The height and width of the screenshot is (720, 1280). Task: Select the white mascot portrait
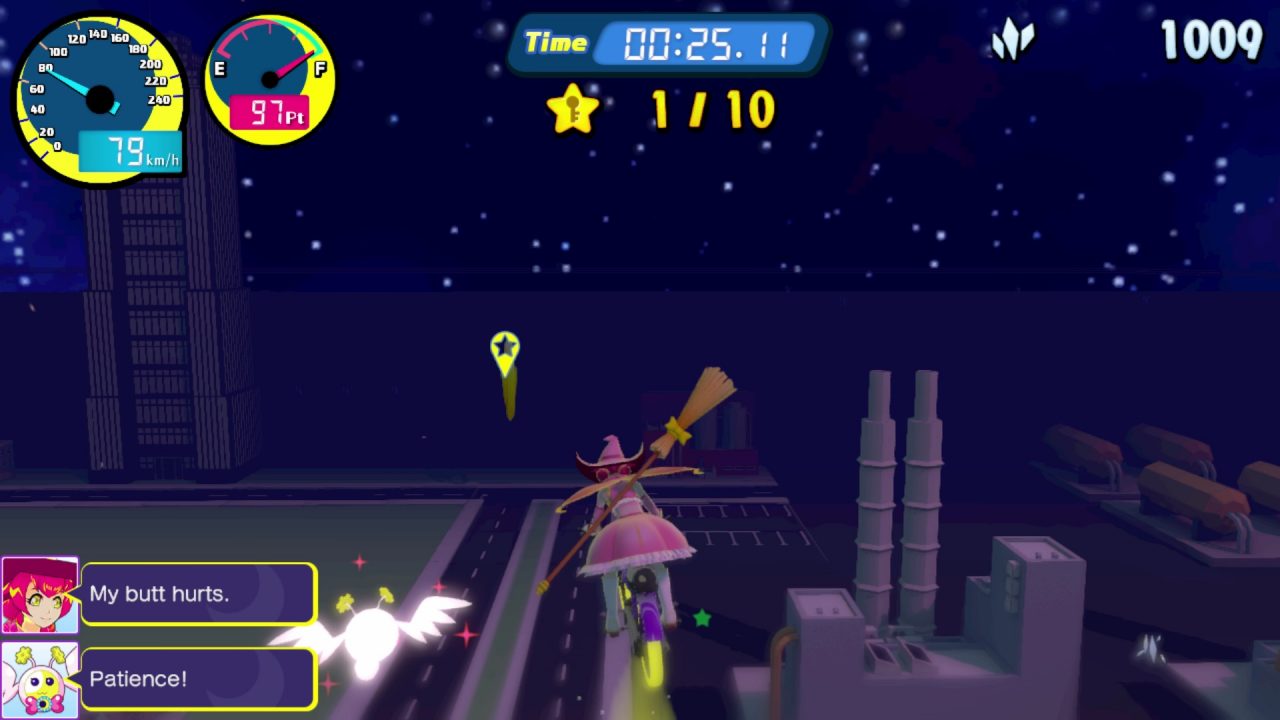coord(39,679)
